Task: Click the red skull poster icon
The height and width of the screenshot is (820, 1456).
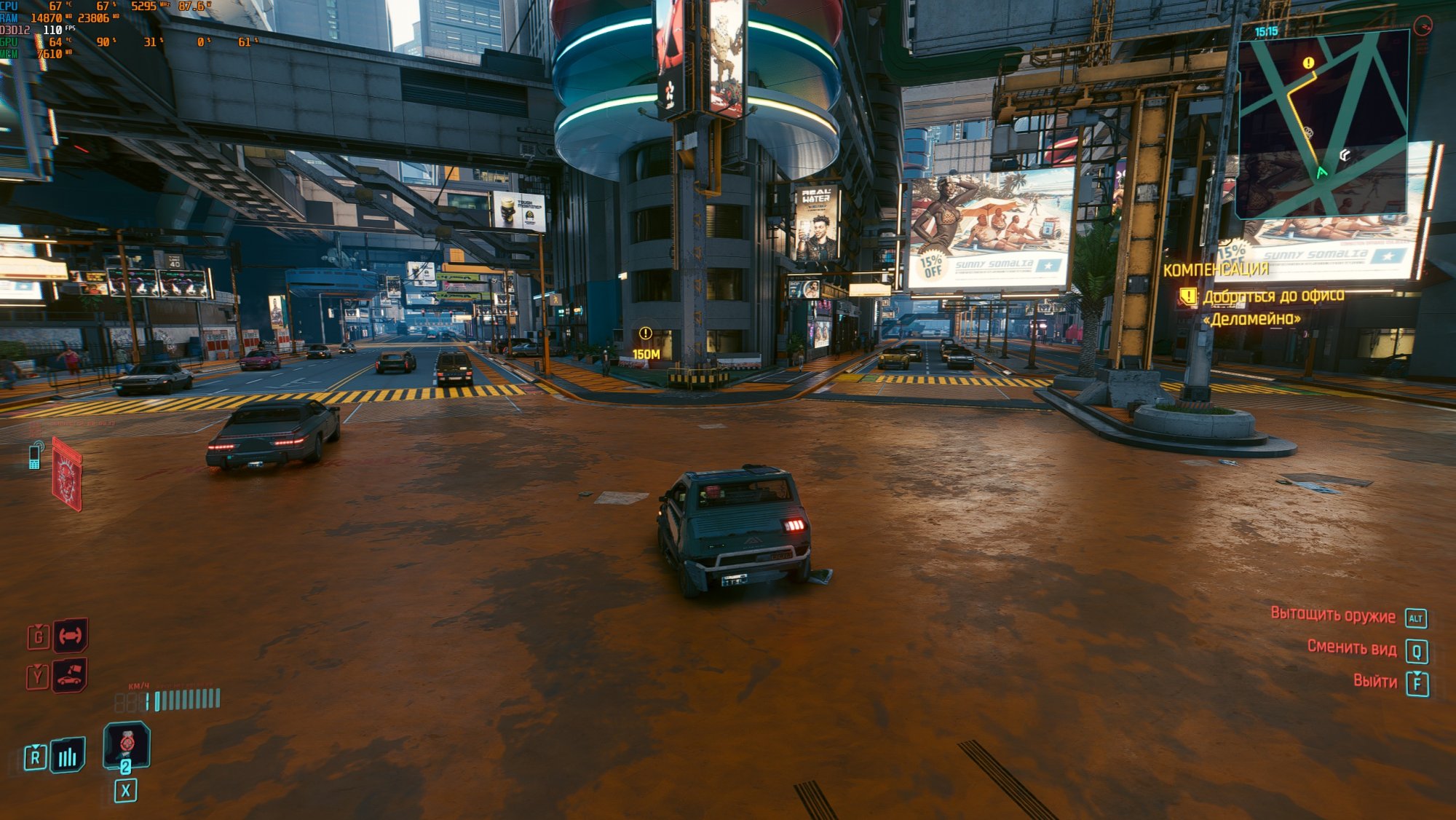Action: 67,474
